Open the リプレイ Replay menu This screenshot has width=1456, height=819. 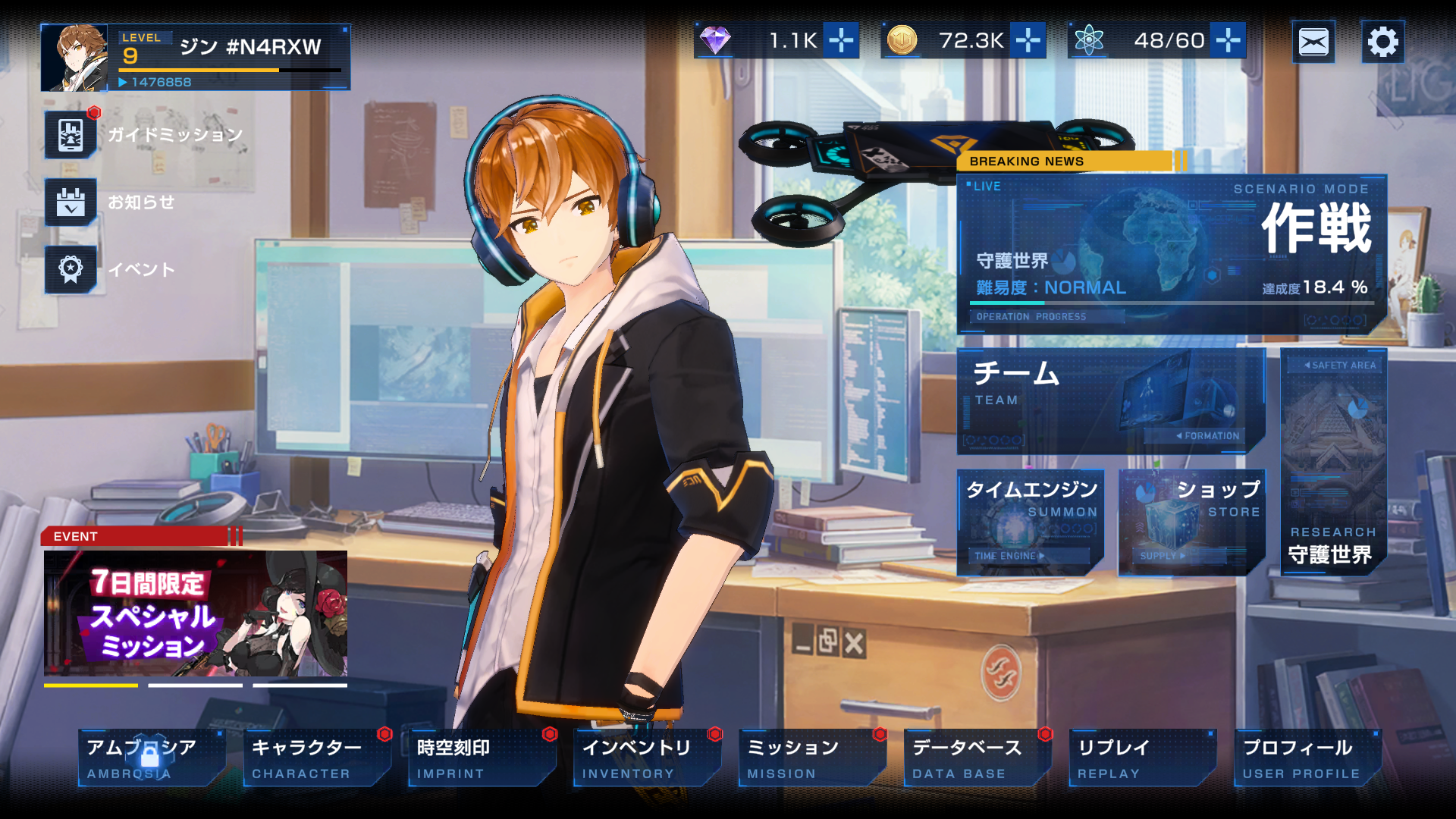(x=1142, y=758)
